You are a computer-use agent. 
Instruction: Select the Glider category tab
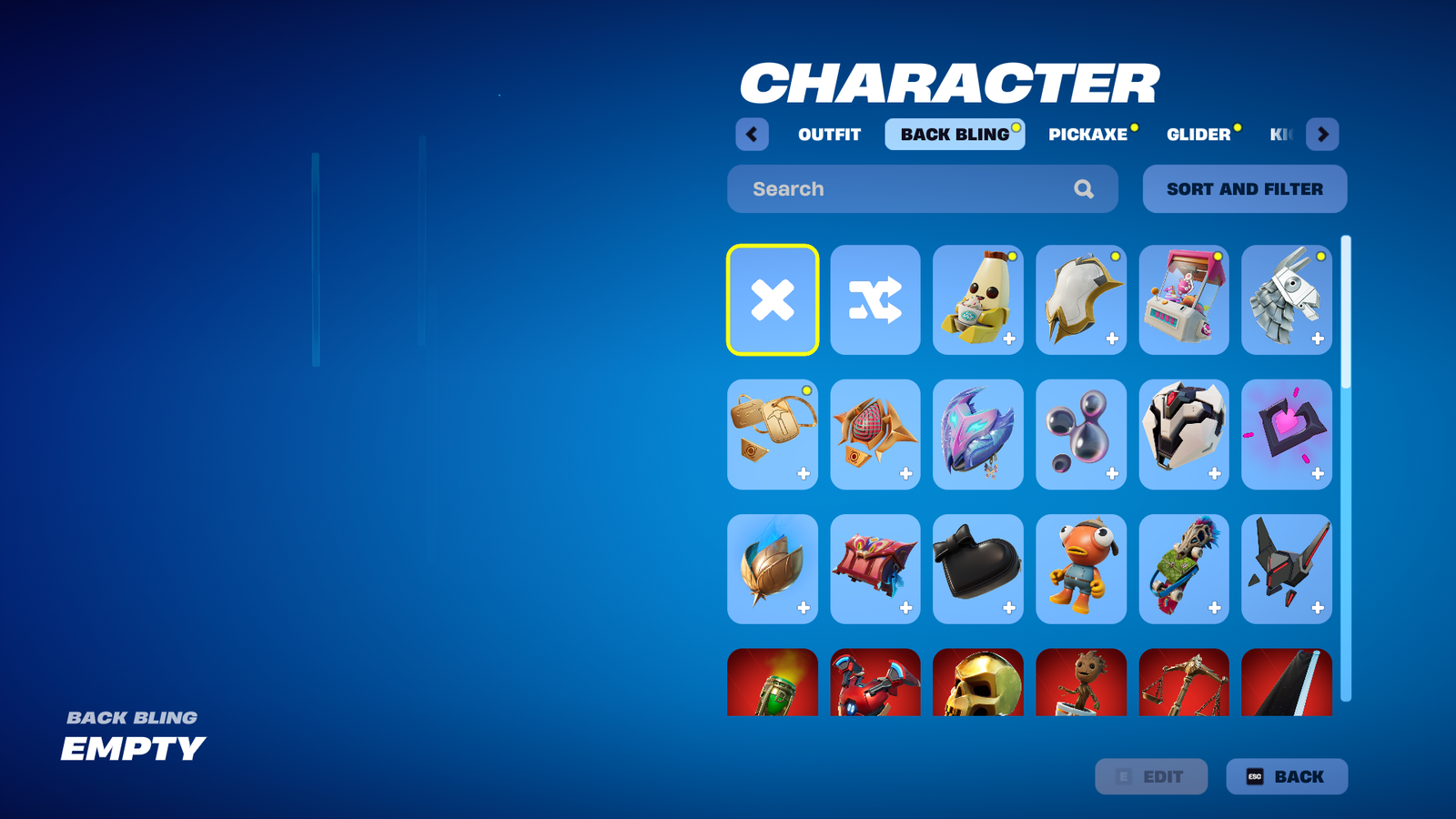click(x=1198, y=135)
